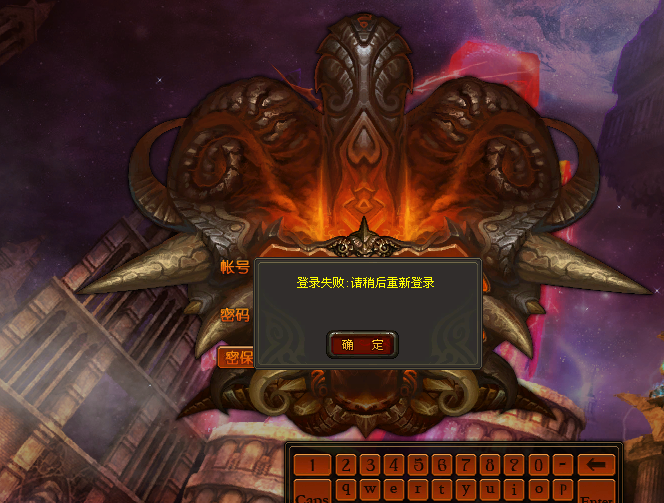Select the 3 key on the soft keyboard
Viewport: 664px width, 503px height.
coord(370,465)
